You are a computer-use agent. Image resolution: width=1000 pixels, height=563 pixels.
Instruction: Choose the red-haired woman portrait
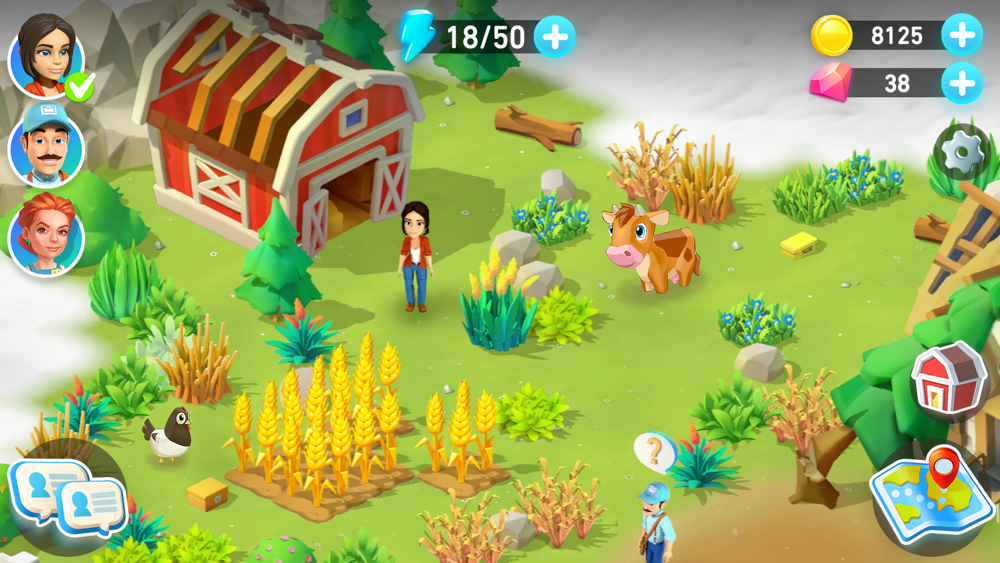[x=46, y=236]
